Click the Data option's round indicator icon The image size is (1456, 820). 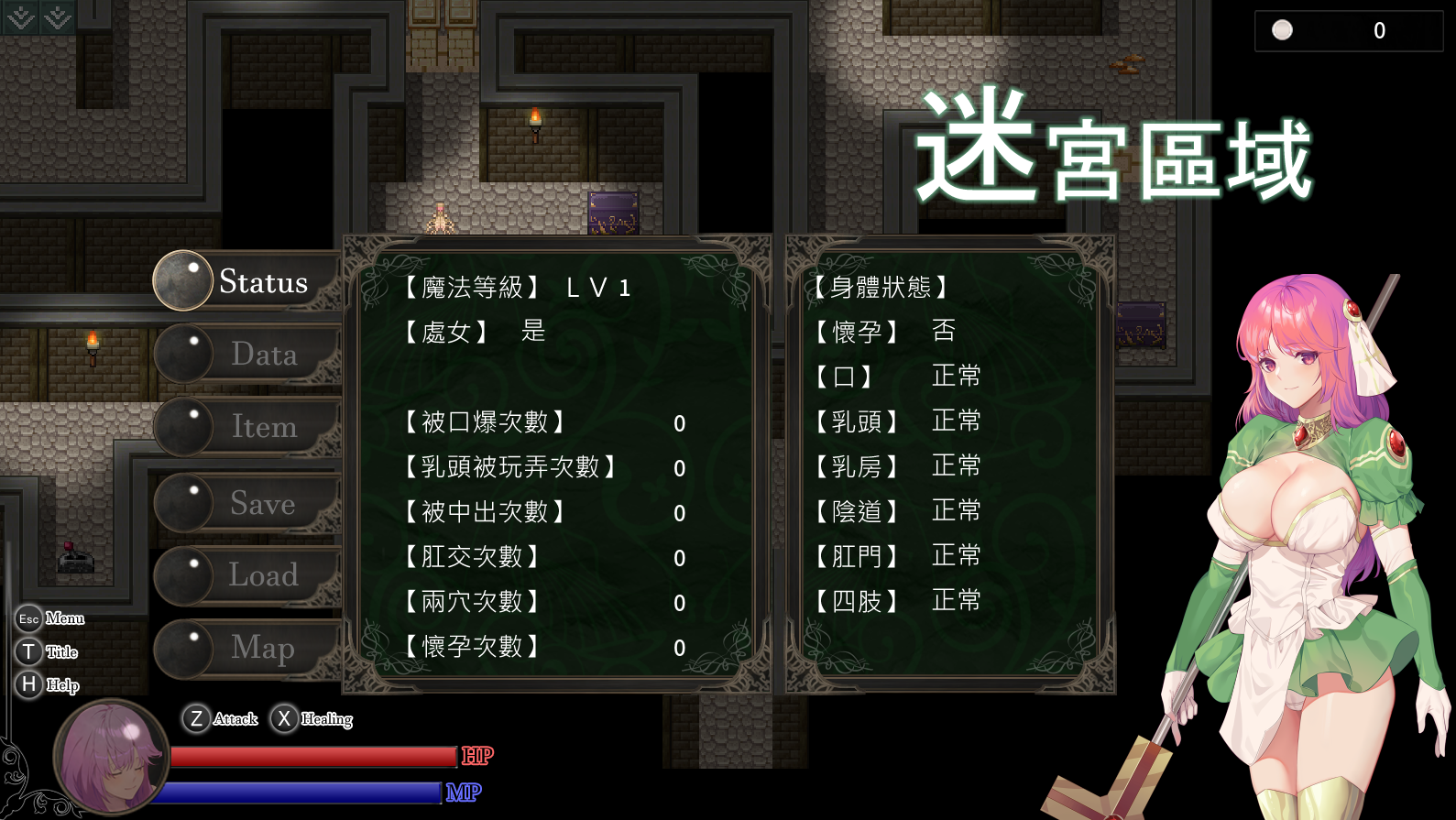(x=182, y=354)
